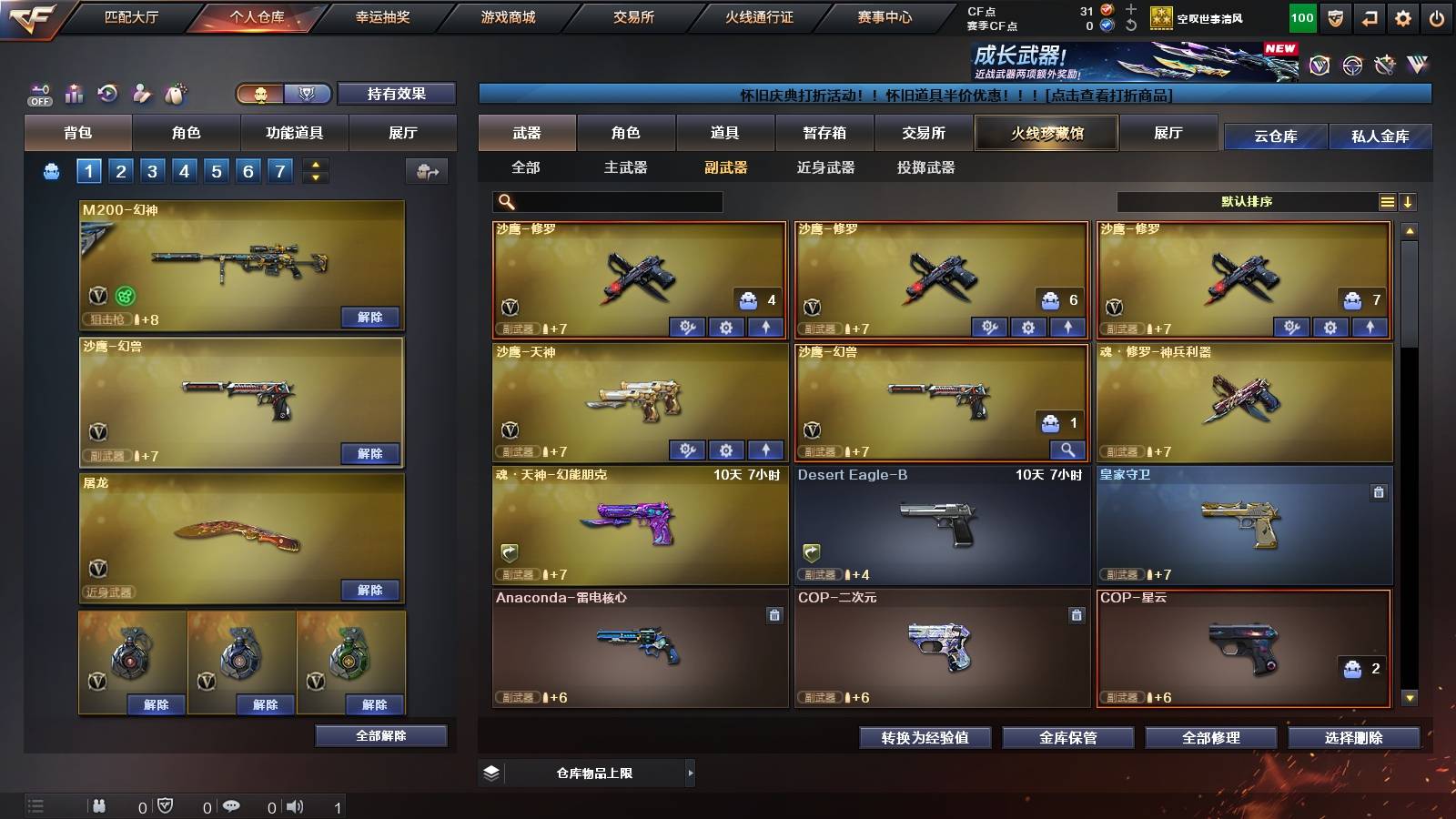
Task: Switch the character/rank toggle to rank view
Action: pyautogui.click(x=308, y=94)
